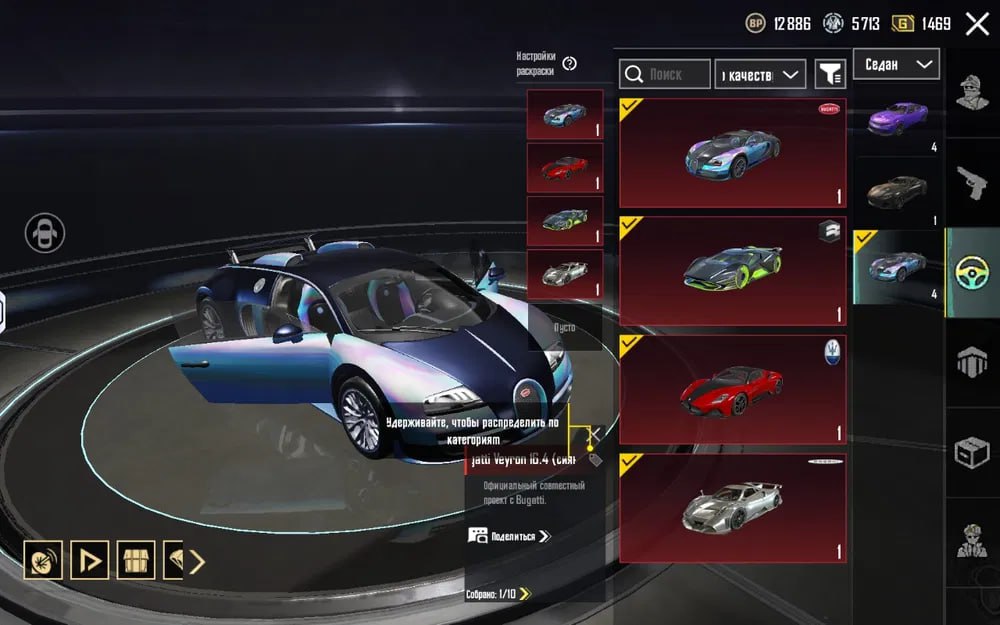Click the Поделиться share button
Image resolution: width=1000 pixels, height=625 pixels.
click(x=509, y=536)
